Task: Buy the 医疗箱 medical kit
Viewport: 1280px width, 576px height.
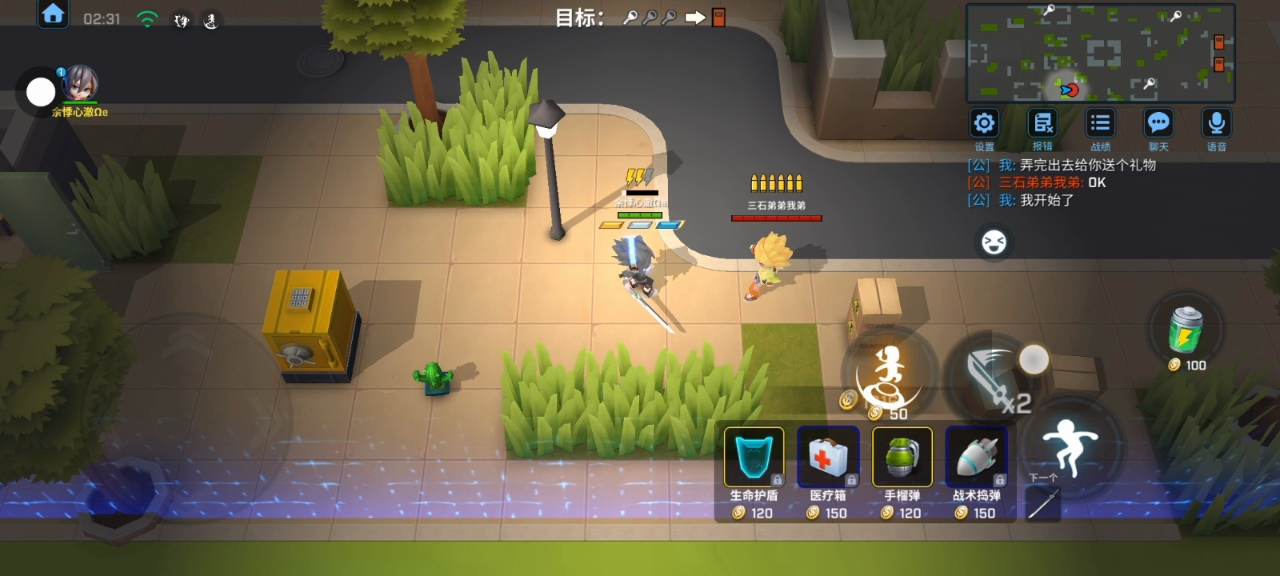Action: click(x=828, y=458)
